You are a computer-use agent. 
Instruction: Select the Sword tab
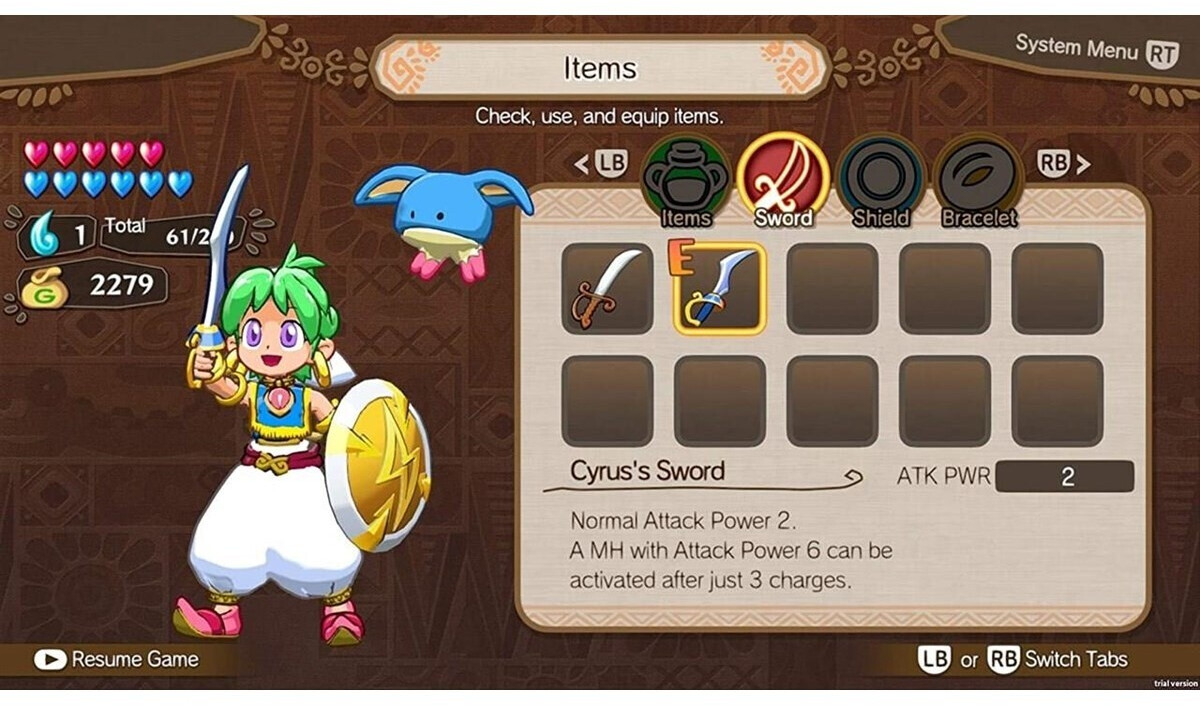coord(783,181)
